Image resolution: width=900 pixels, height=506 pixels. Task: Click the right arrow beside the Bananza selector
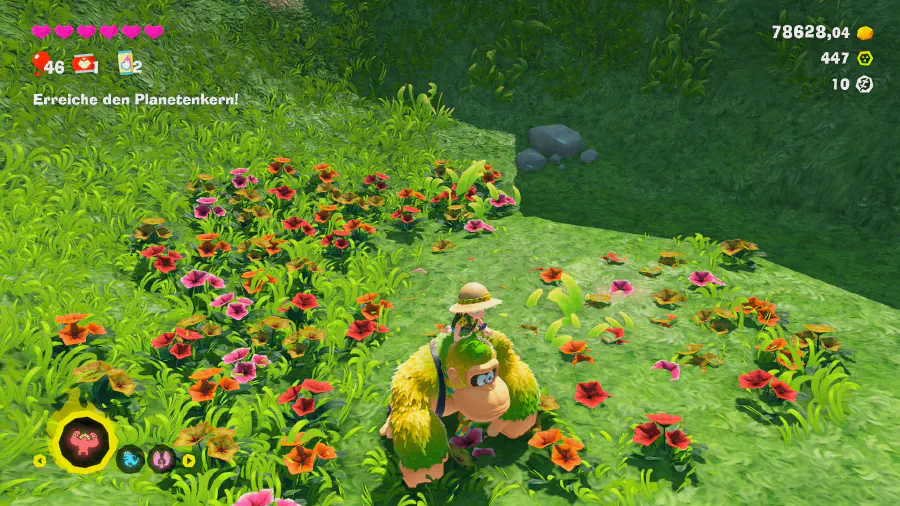[x=188, y=461]
